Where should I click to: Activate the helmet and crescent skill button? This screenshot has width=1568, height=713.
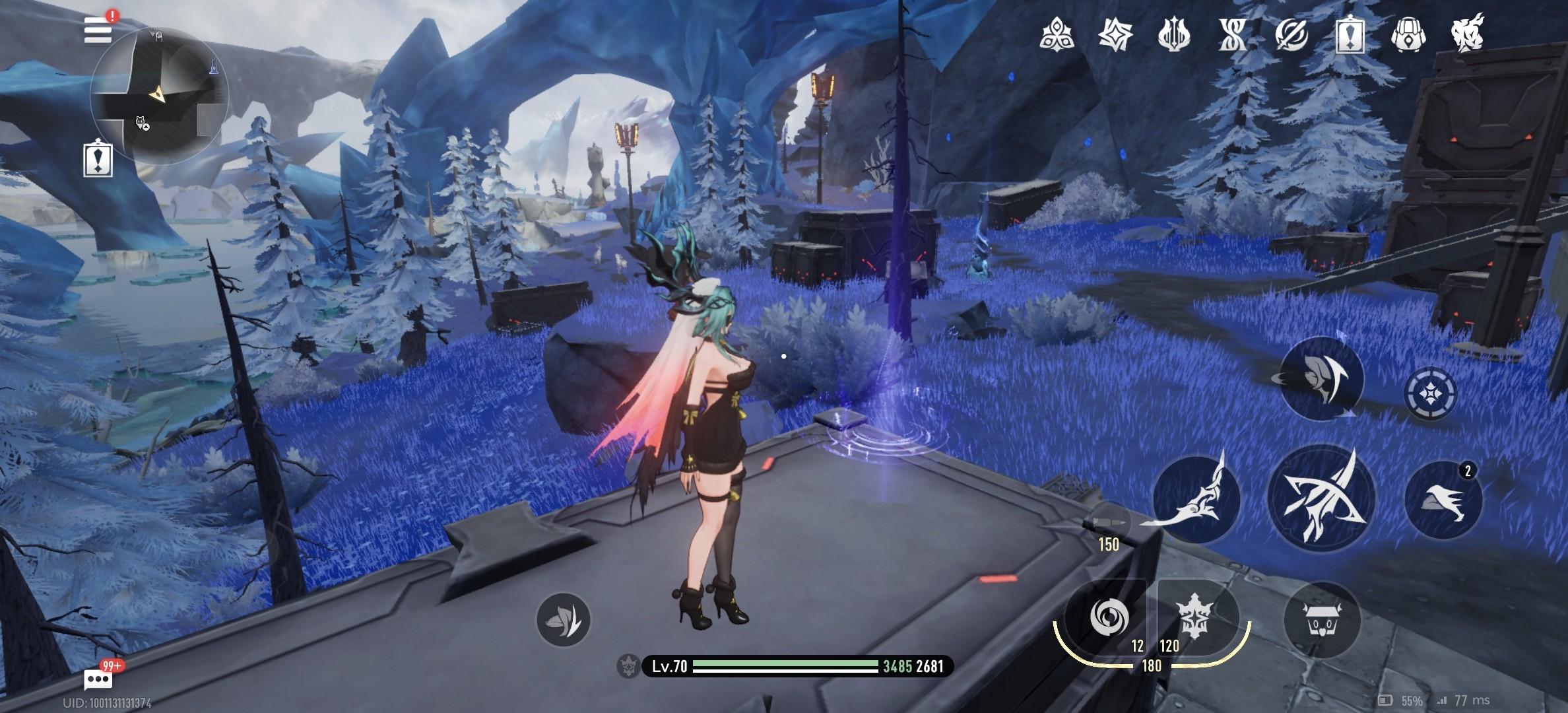pos(1321,378)
